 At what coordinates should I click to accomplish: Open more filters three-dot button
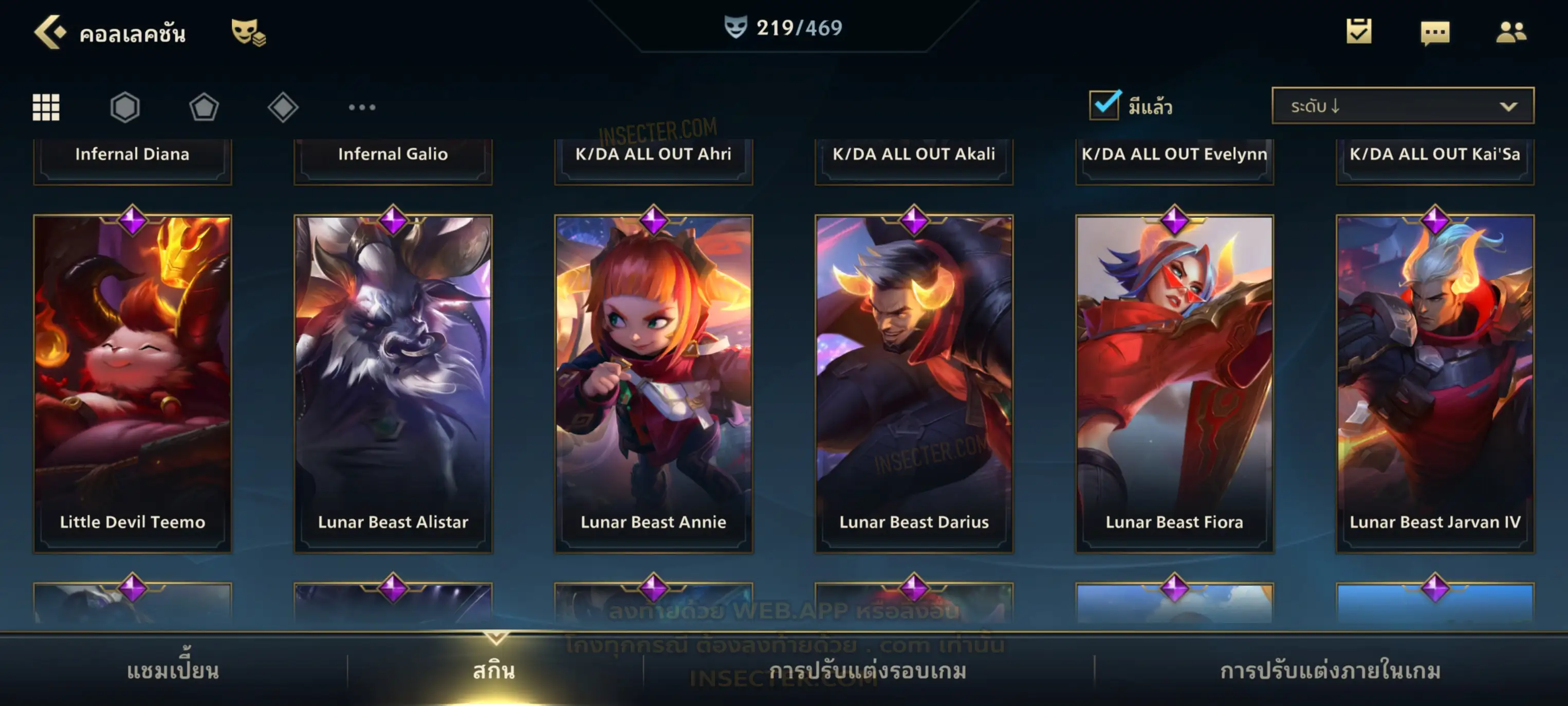(362, 107)
